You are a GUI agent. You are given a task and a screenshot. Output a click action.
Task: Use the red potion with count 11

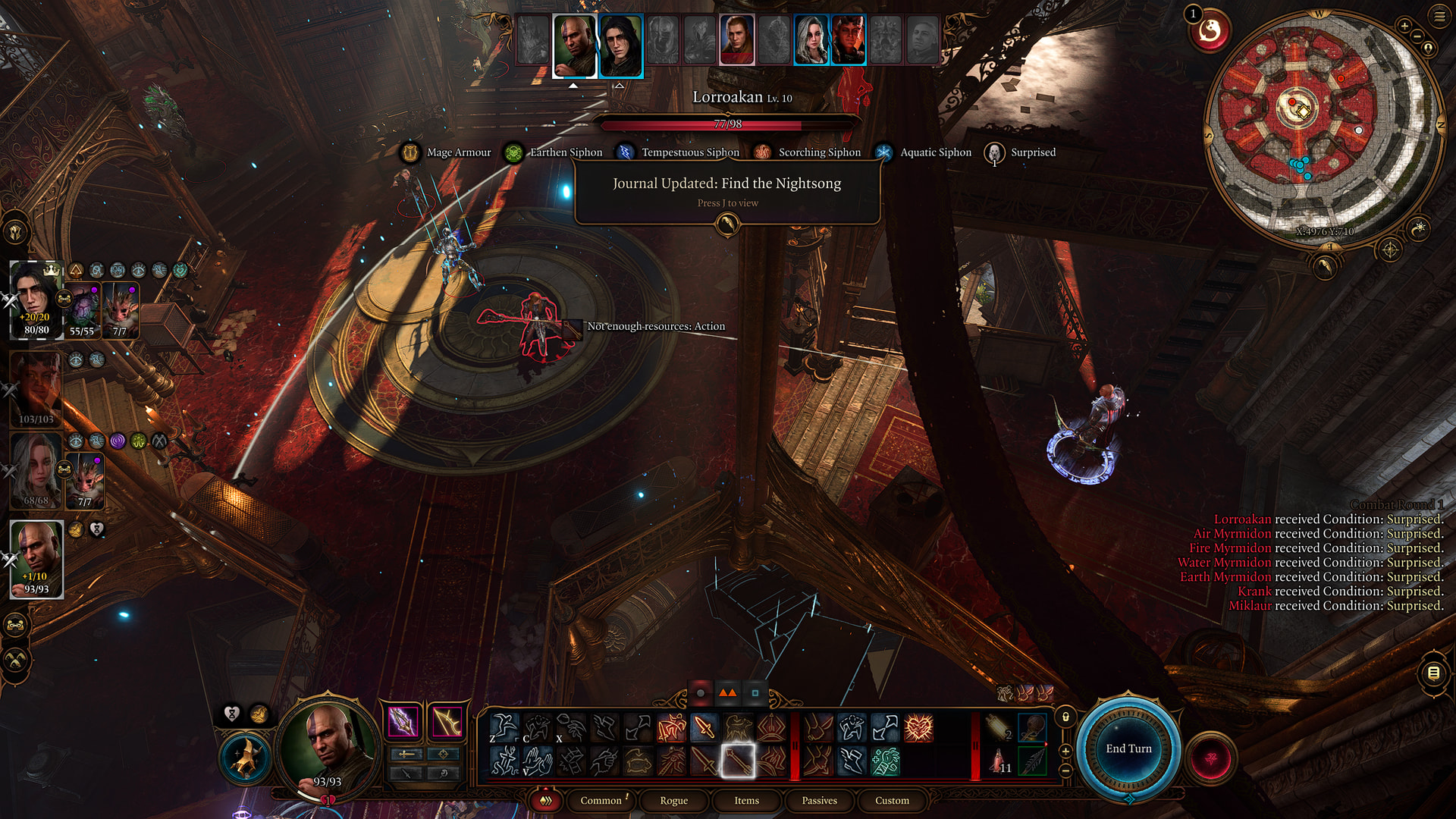pos(998,760)
